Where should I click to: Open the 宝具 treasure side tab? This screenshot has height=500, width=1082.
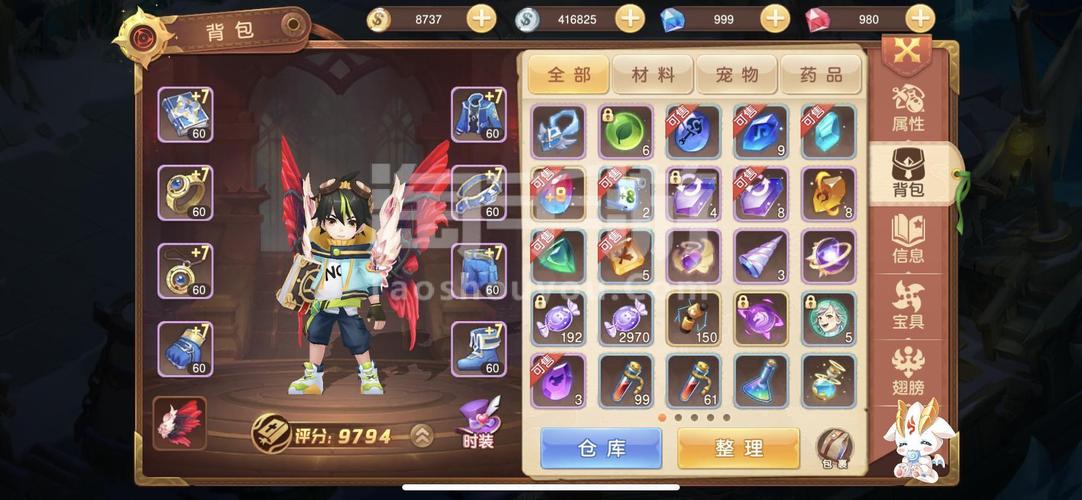(x=908, y=305)
